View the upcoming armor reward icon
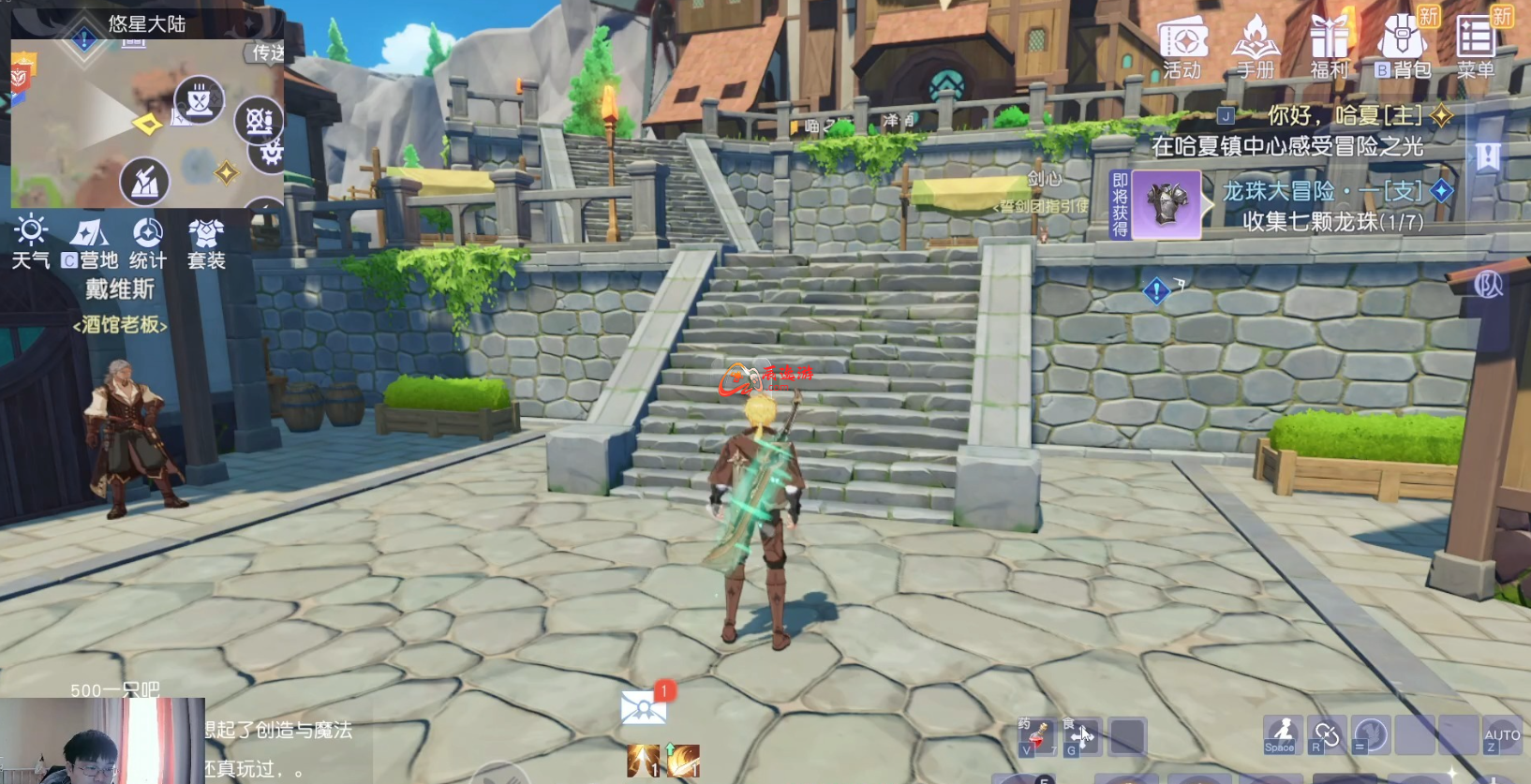This screenshot has height=784, width=1531. (1167, 204)
